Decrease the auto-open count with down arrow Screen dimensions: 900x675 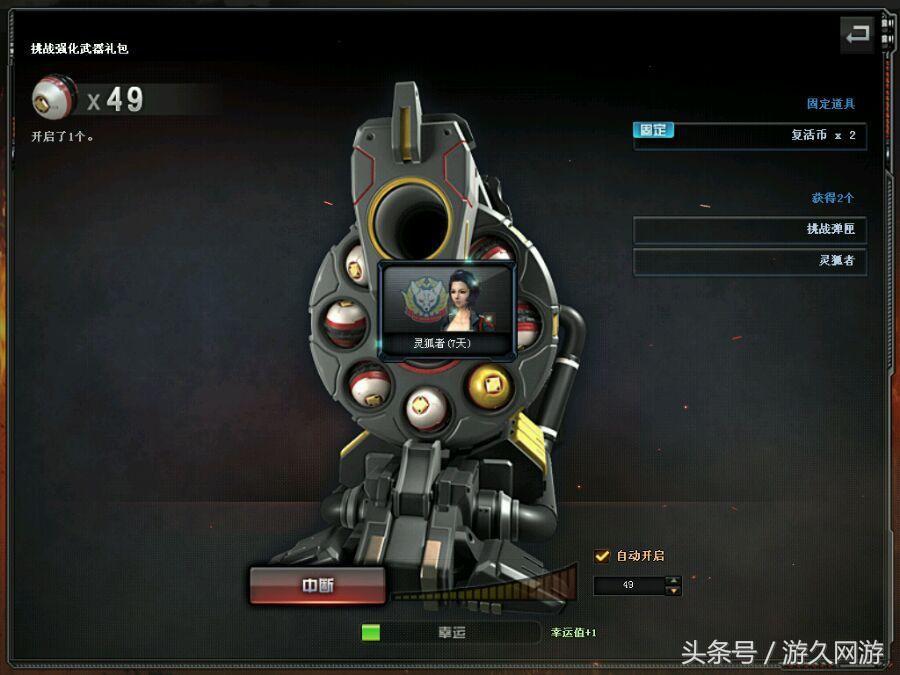(x=674, y=590)
